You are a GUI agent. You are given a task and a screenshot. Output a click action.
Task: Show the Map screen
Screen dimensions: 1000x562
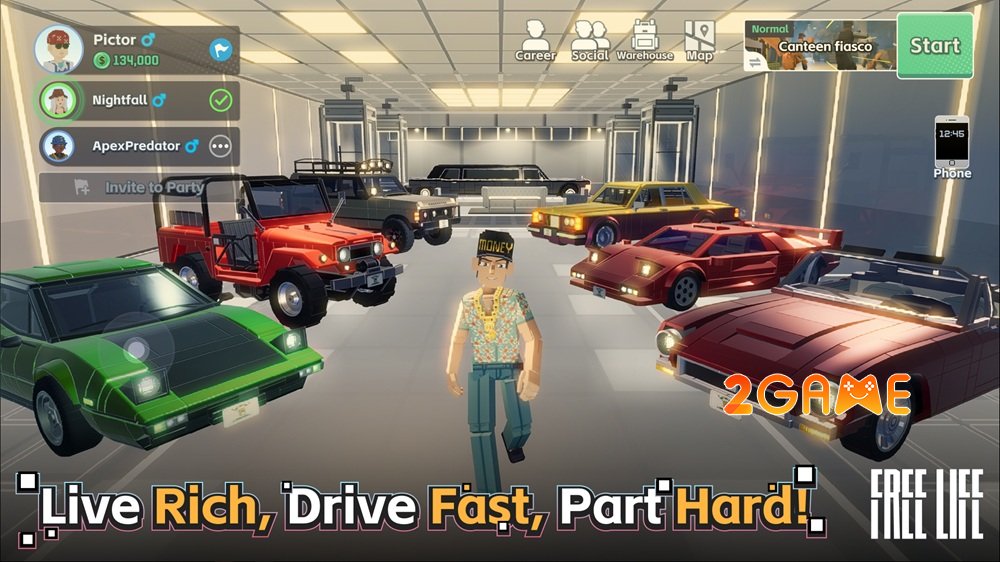(700, 41)
